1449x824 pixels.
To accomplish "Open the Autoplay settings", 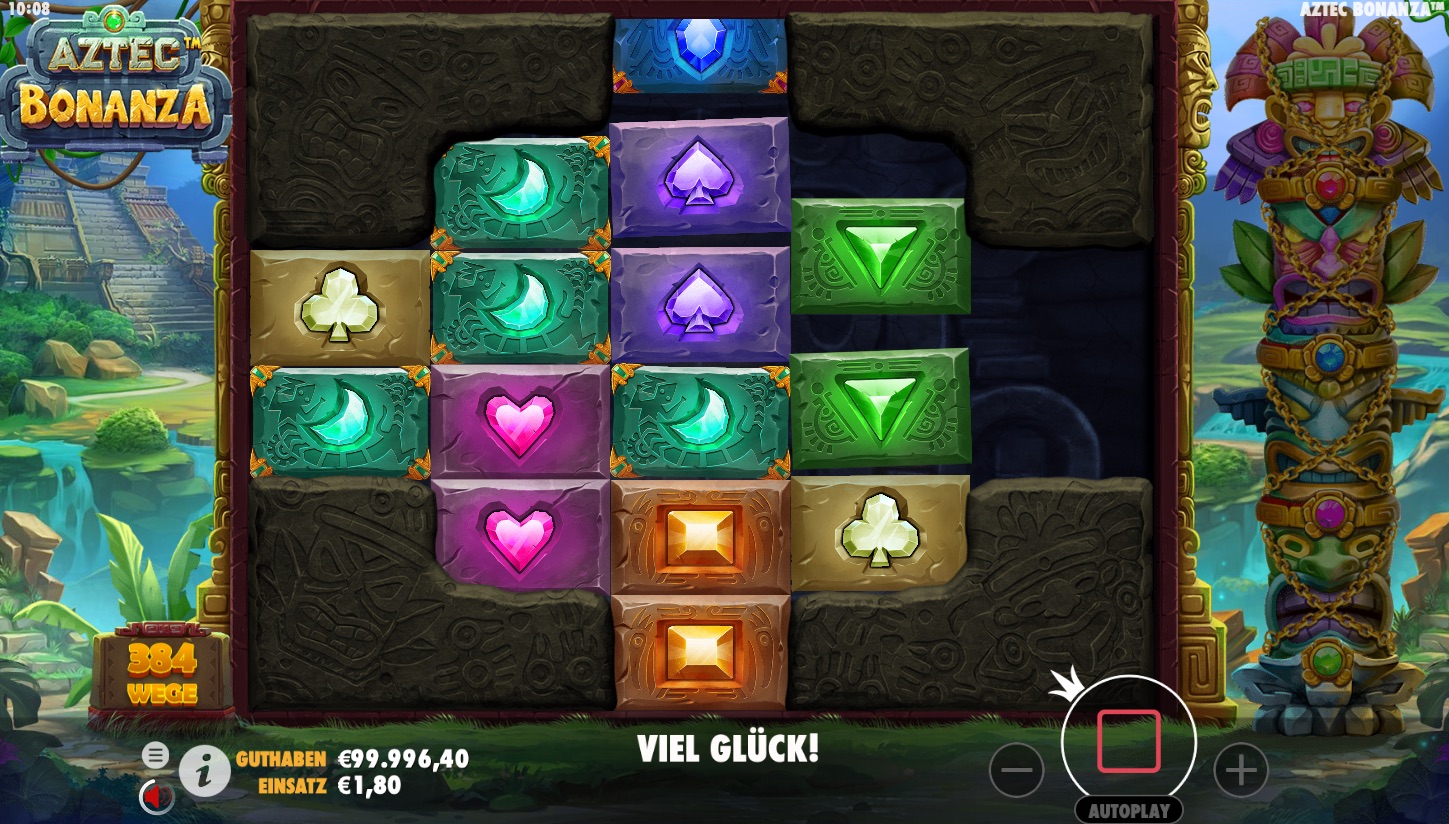I will click(x=1128, y=809).
